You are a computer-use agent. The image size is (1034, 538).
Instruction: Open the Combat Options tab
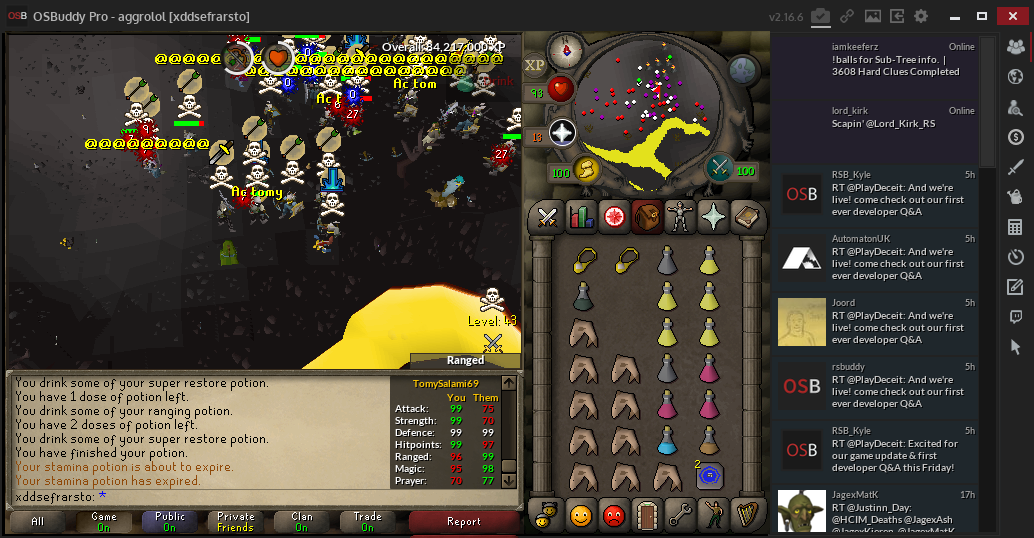[547, 216]
